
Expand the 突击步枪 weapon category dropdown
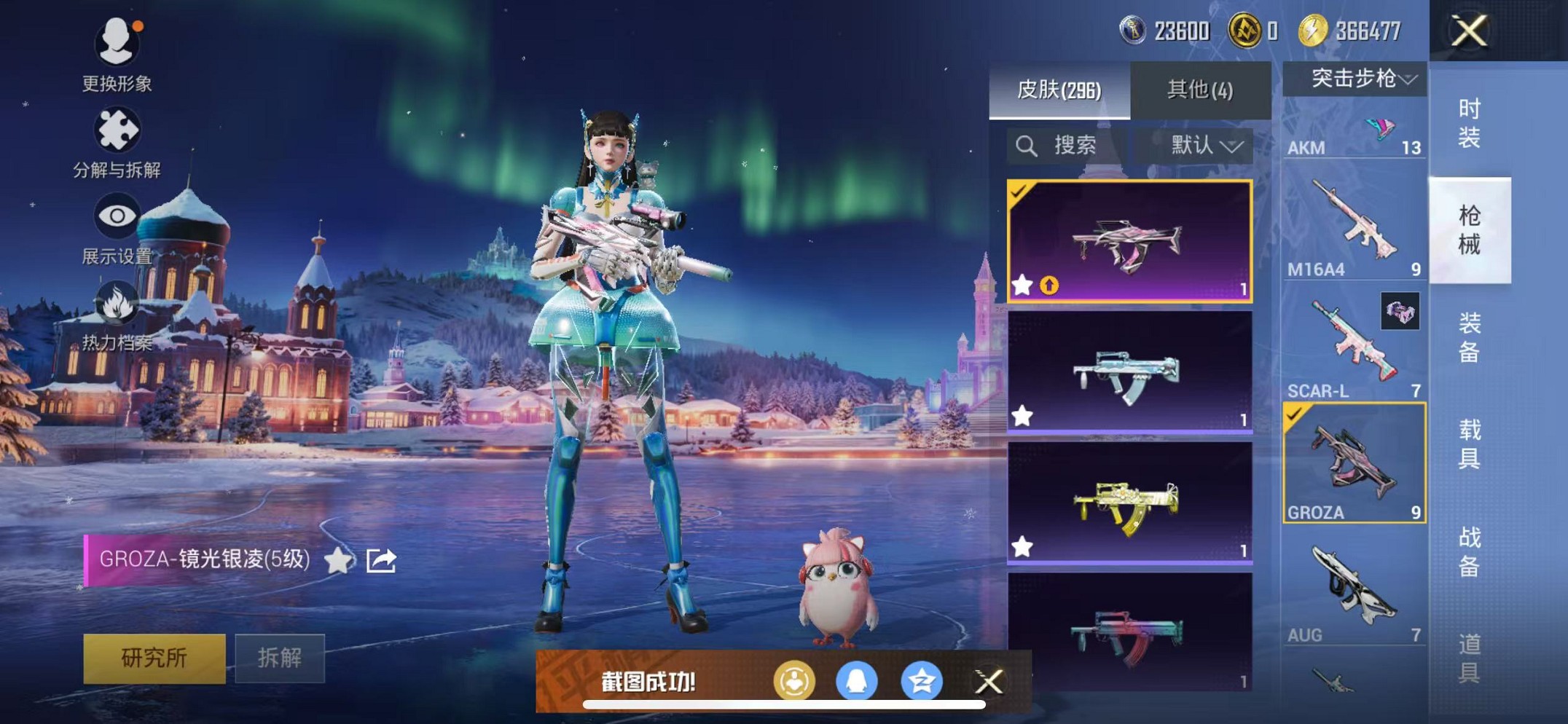(x=1356, y=80)
